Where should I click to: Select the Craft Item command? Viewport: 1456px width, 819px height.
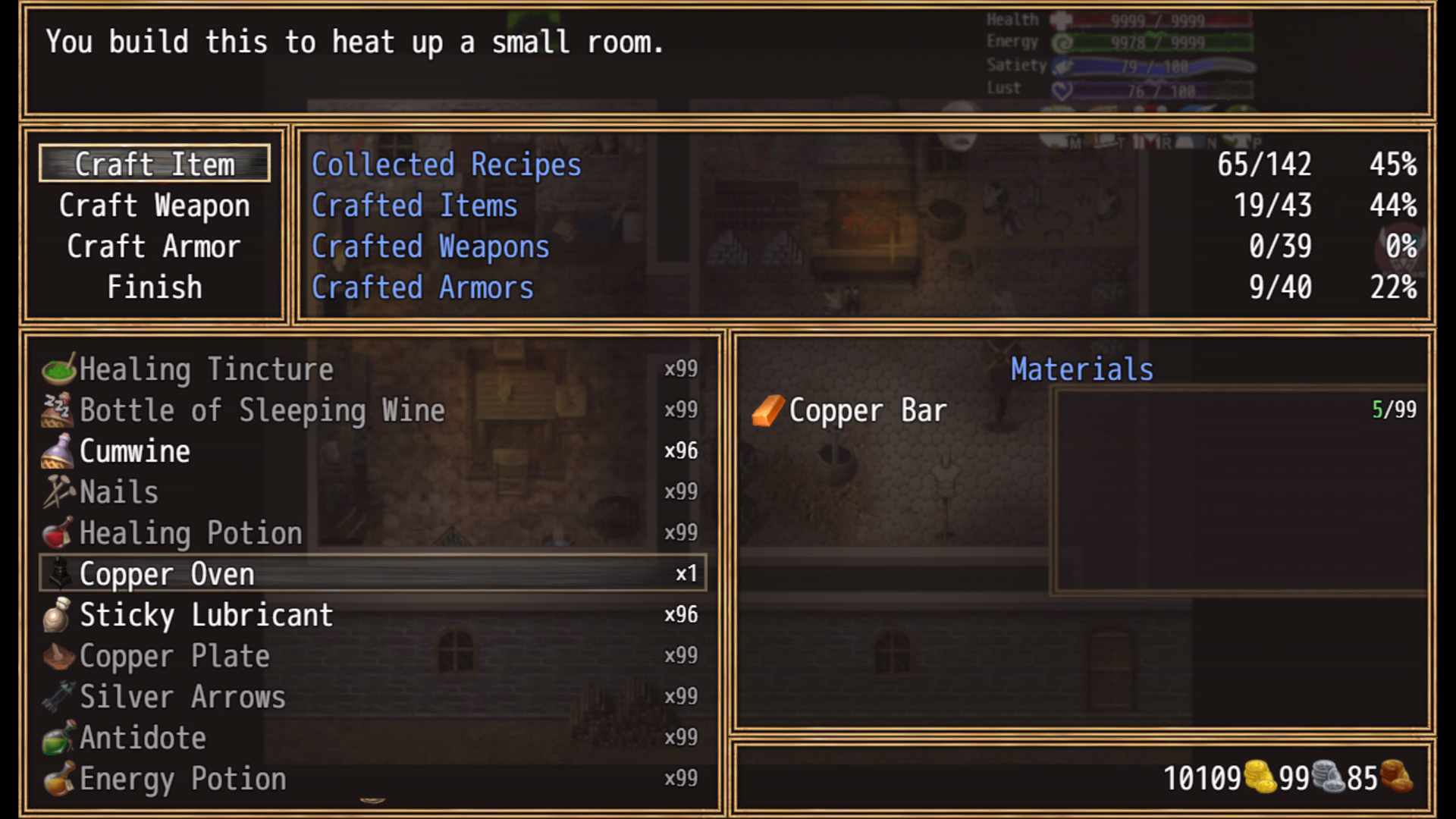point(155,164)
